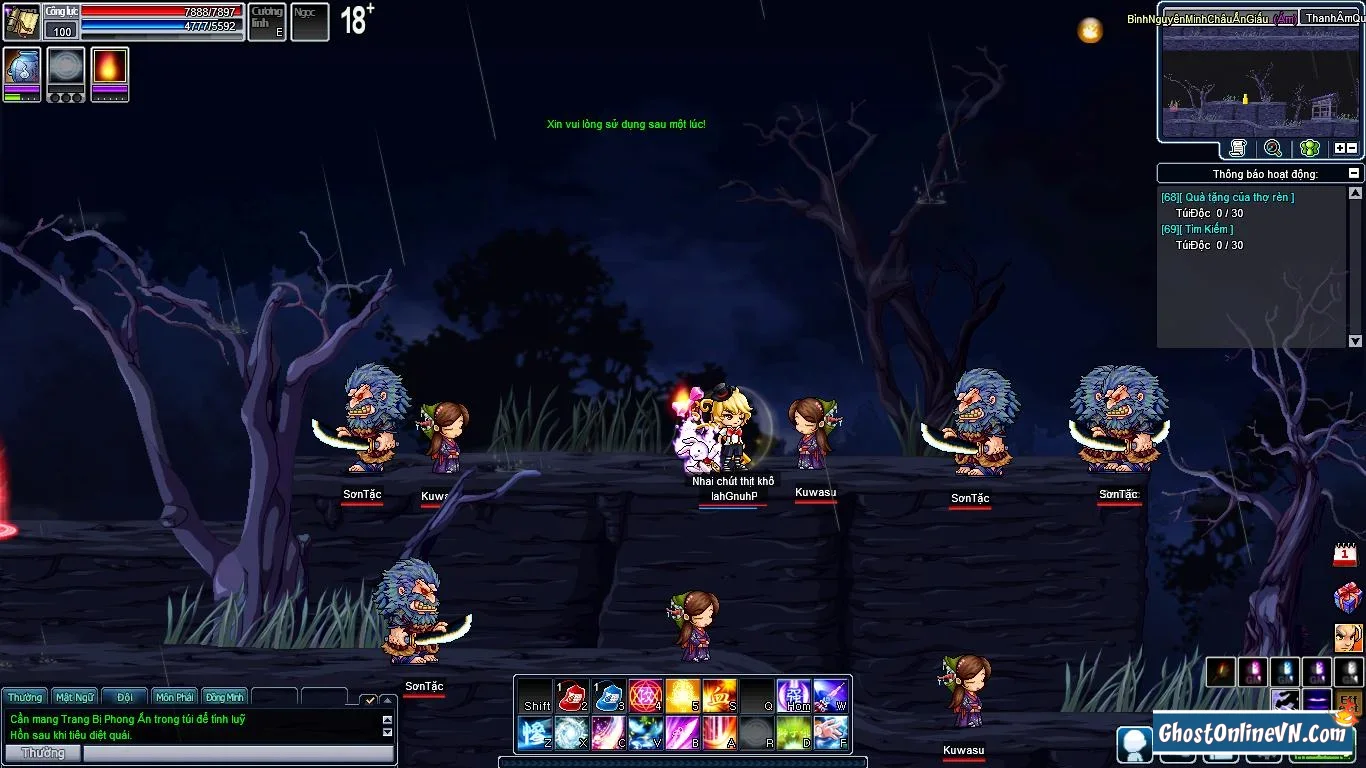The height and width of the screenshot is (768, 1366).
Task: Switch to the Đồng Minh chat tab
Action: tap(225, 697)
